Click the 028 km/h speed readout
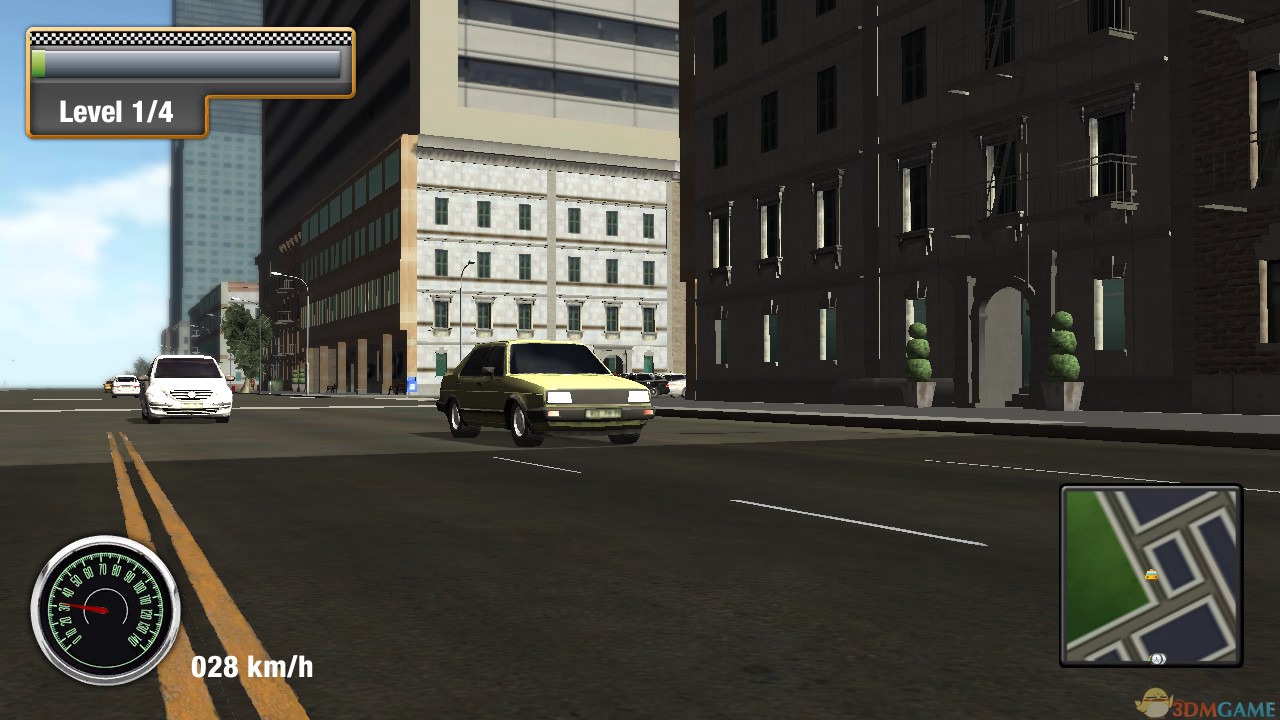 (251, 666)
